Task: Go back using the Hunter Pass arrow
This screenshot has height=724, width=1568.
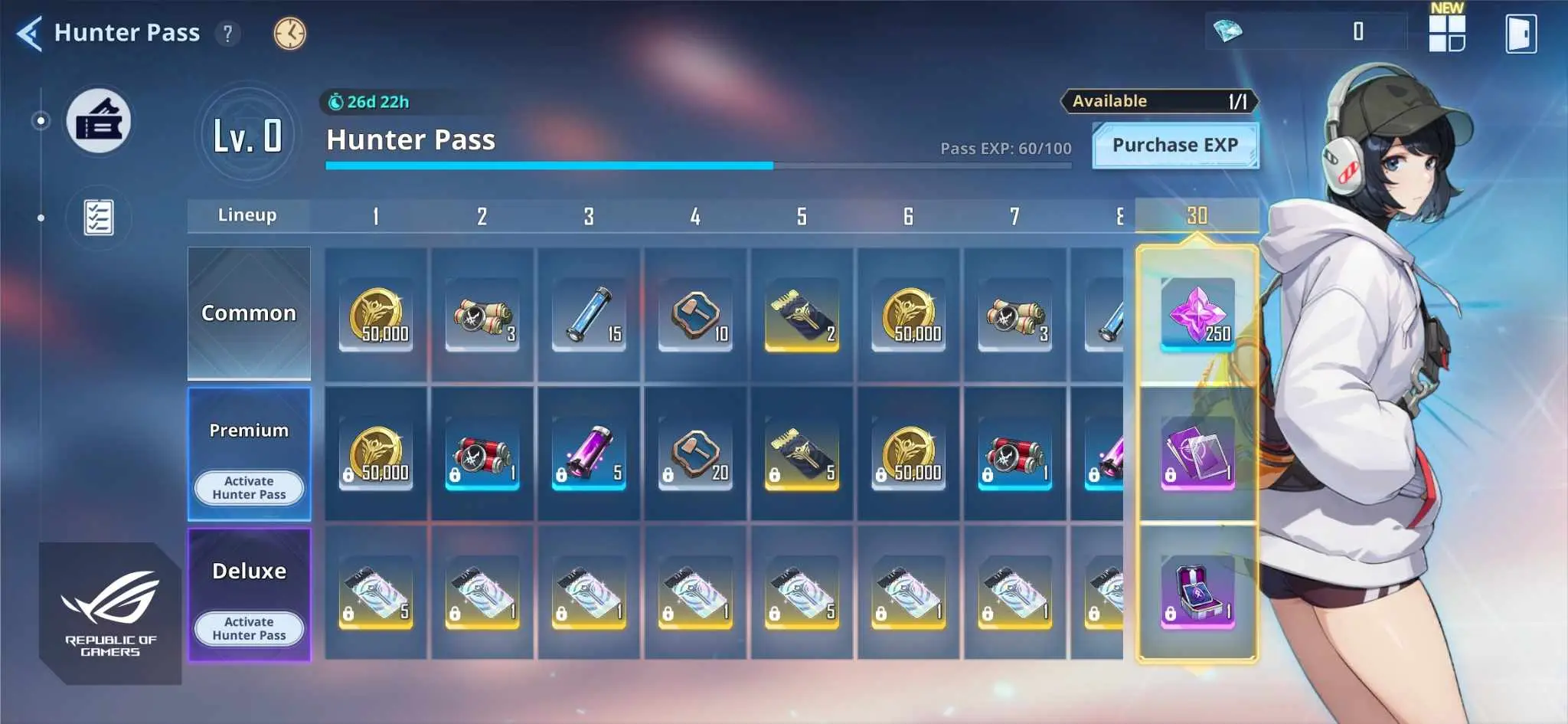Action: click(x=30, y=34)
